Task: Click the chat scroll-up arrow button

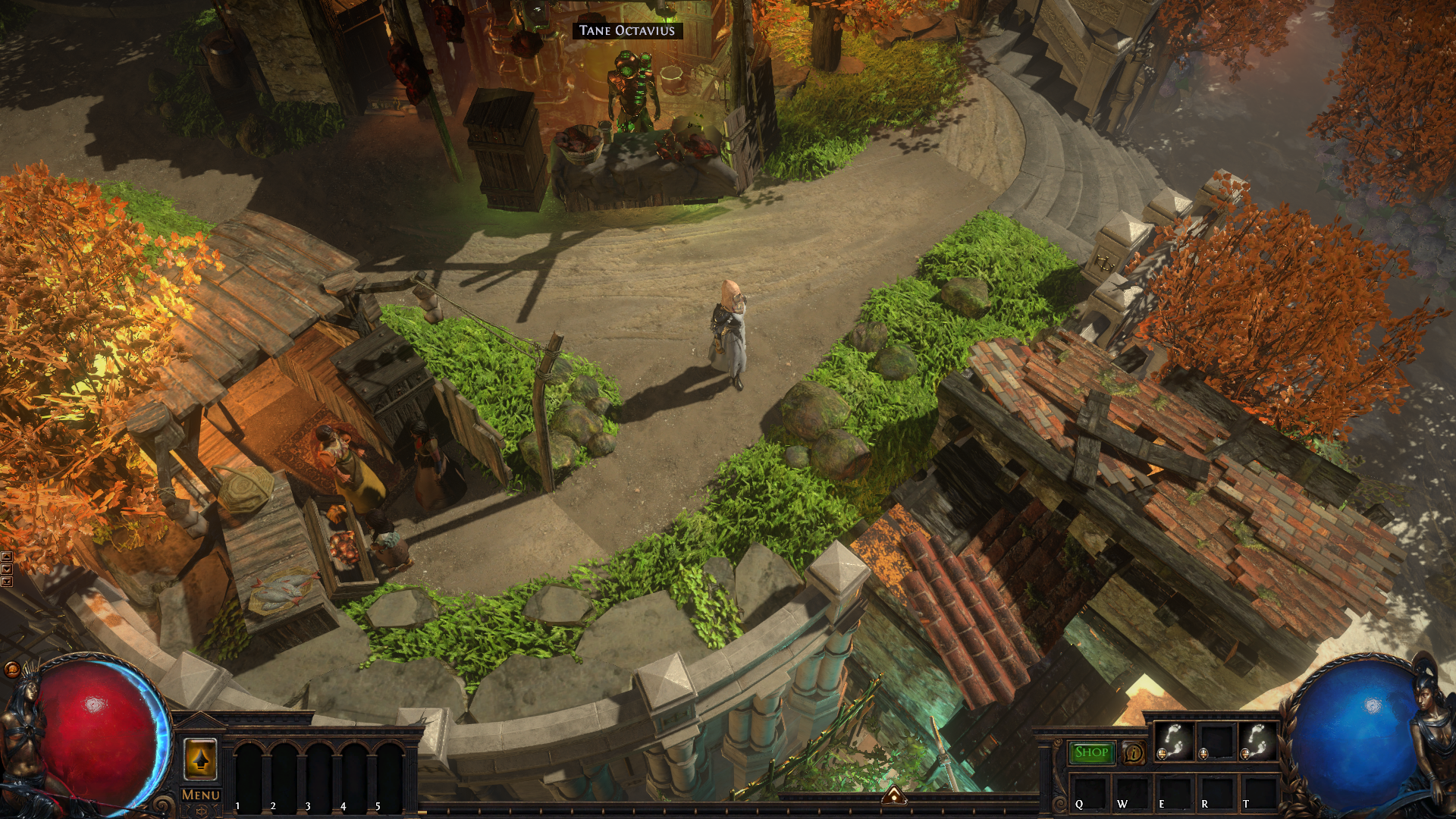Action: (x=6, y=557)
